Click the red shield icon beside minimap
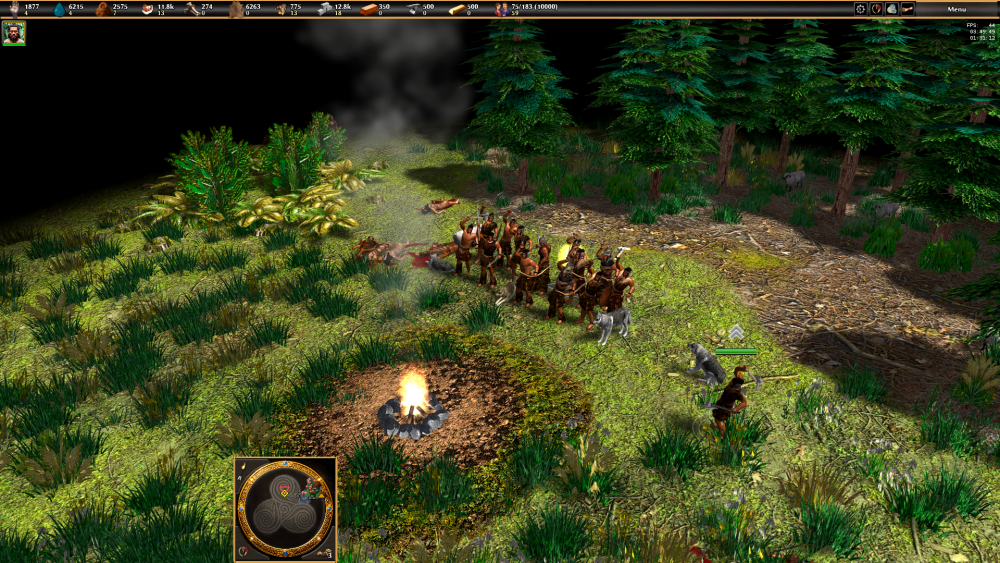The image size is (1000, 563). [x=245, y=551]
